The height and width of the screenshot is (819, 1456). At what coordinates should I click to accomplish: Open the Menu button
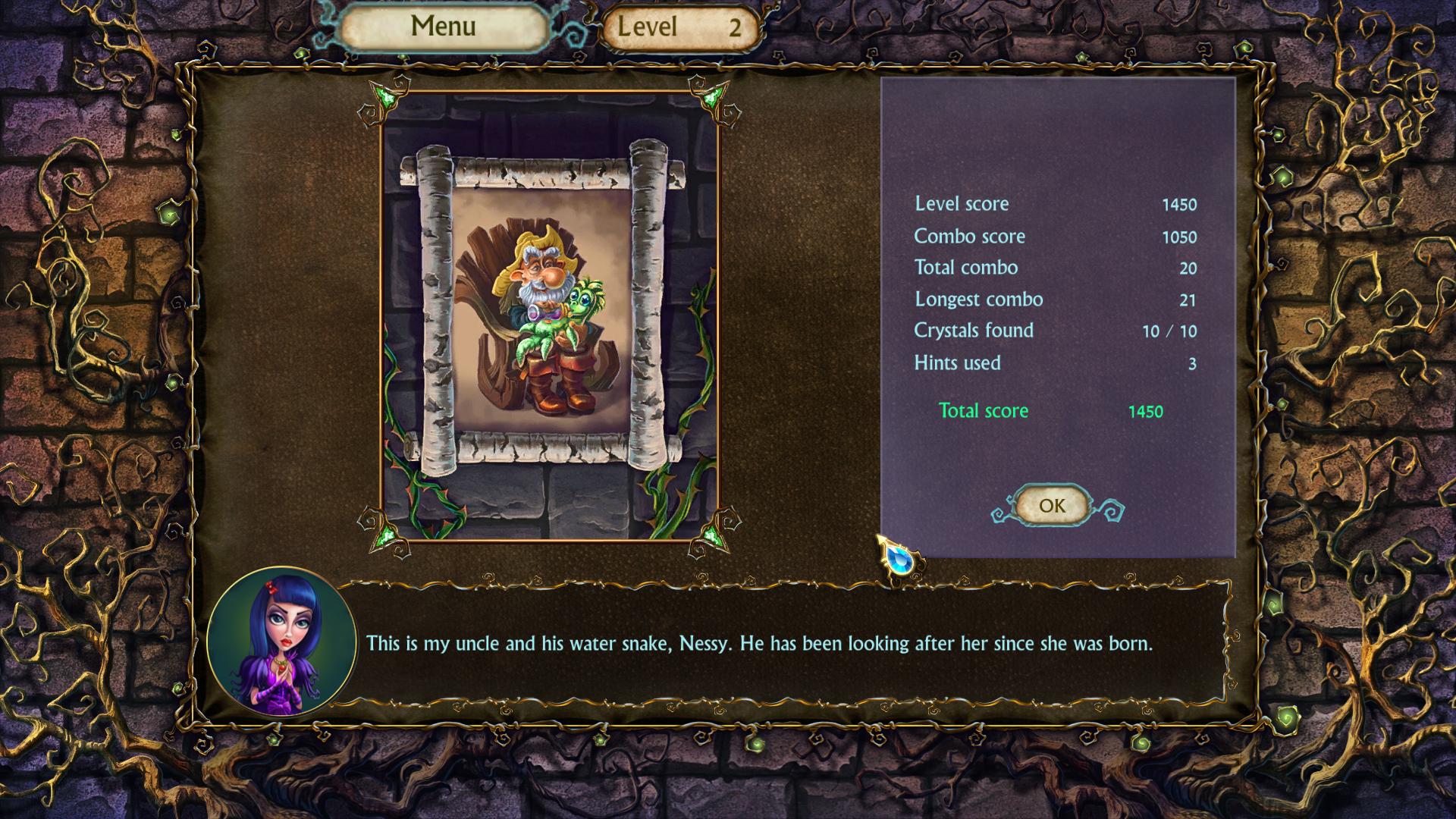coord(443,27)
